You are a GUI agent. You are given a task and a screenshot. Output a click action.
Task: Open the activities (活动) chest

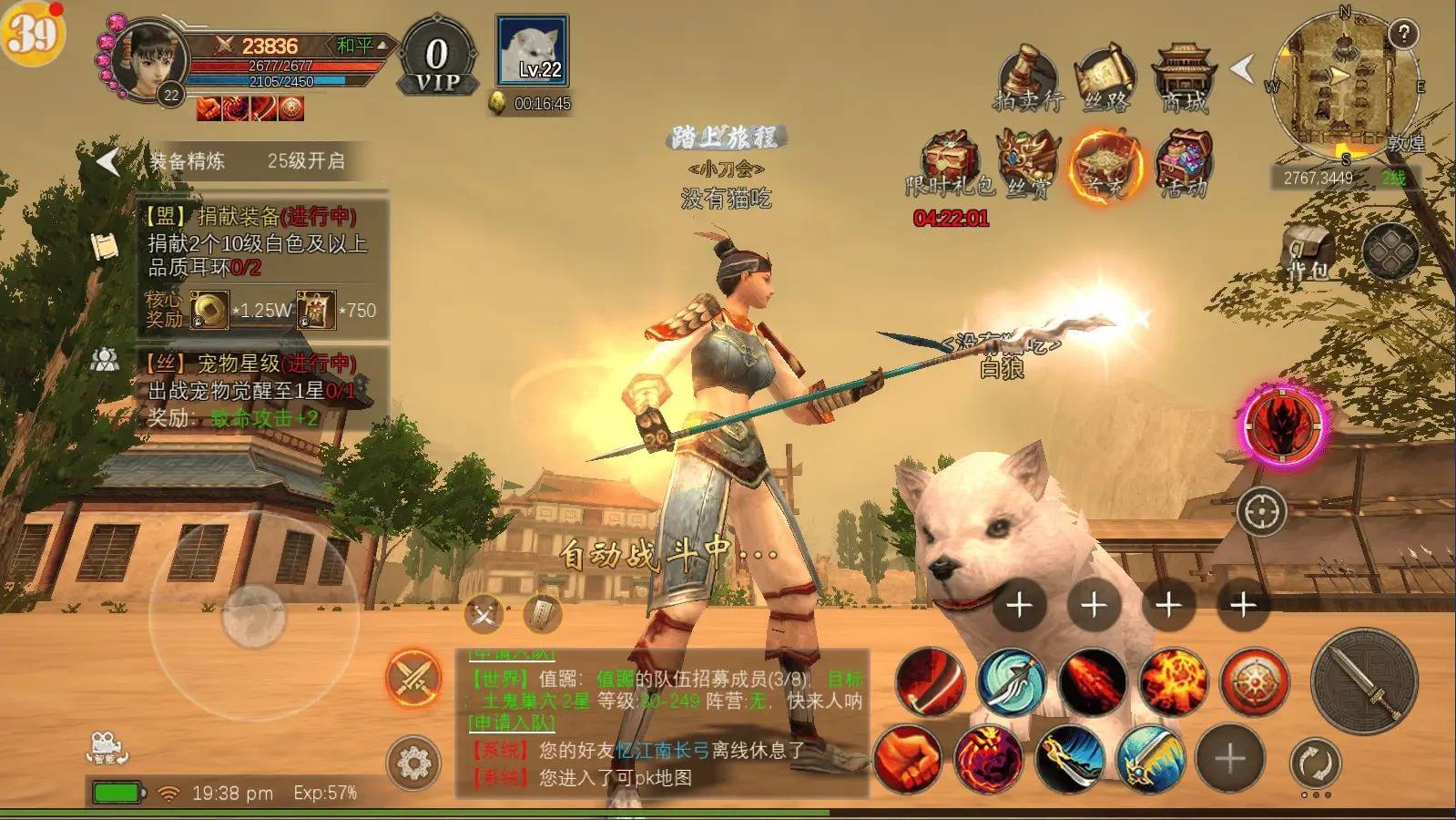[1183, 164]
